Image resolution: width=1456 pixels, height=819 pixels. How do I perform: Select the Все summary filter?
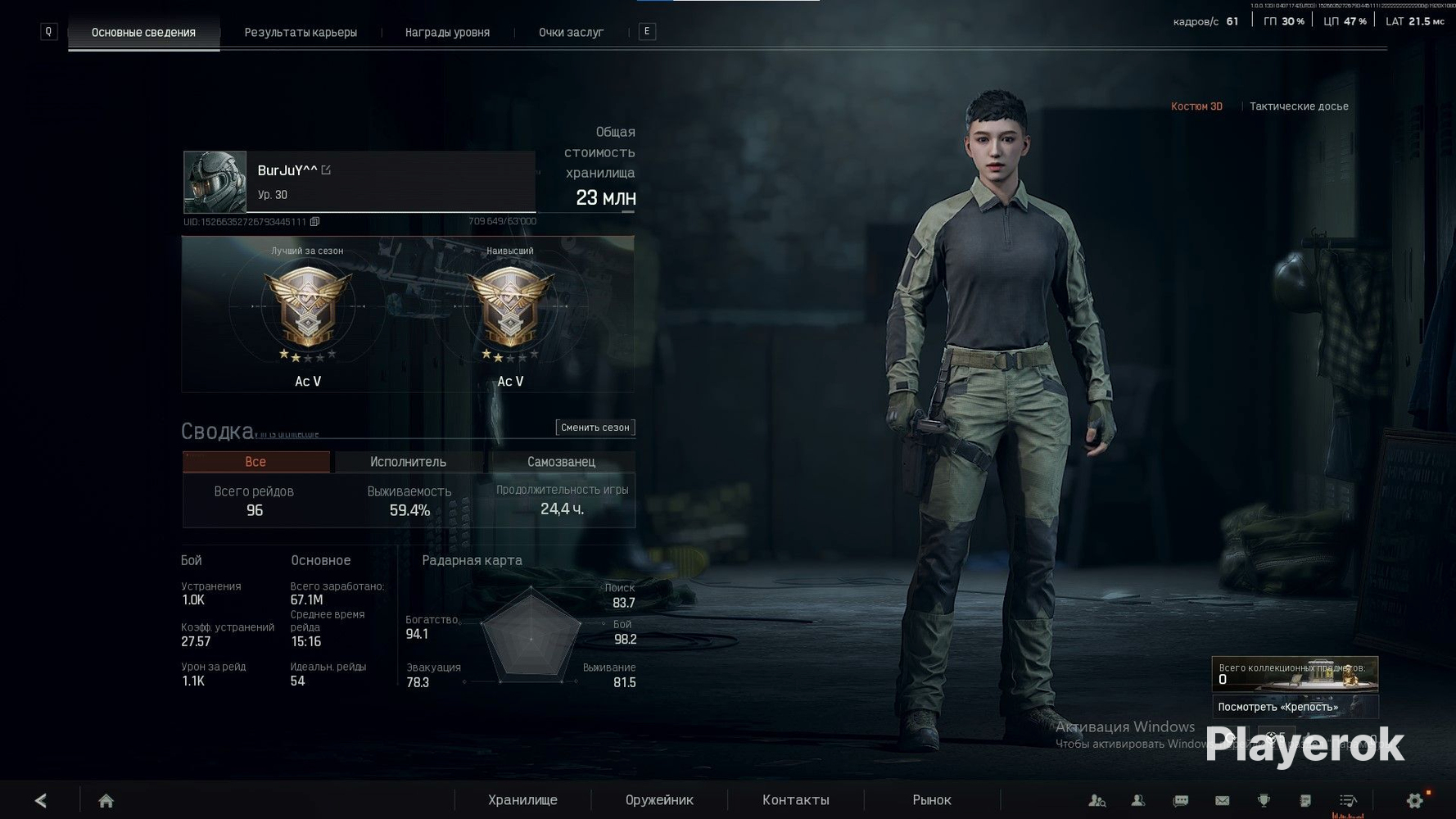point(255,462)
